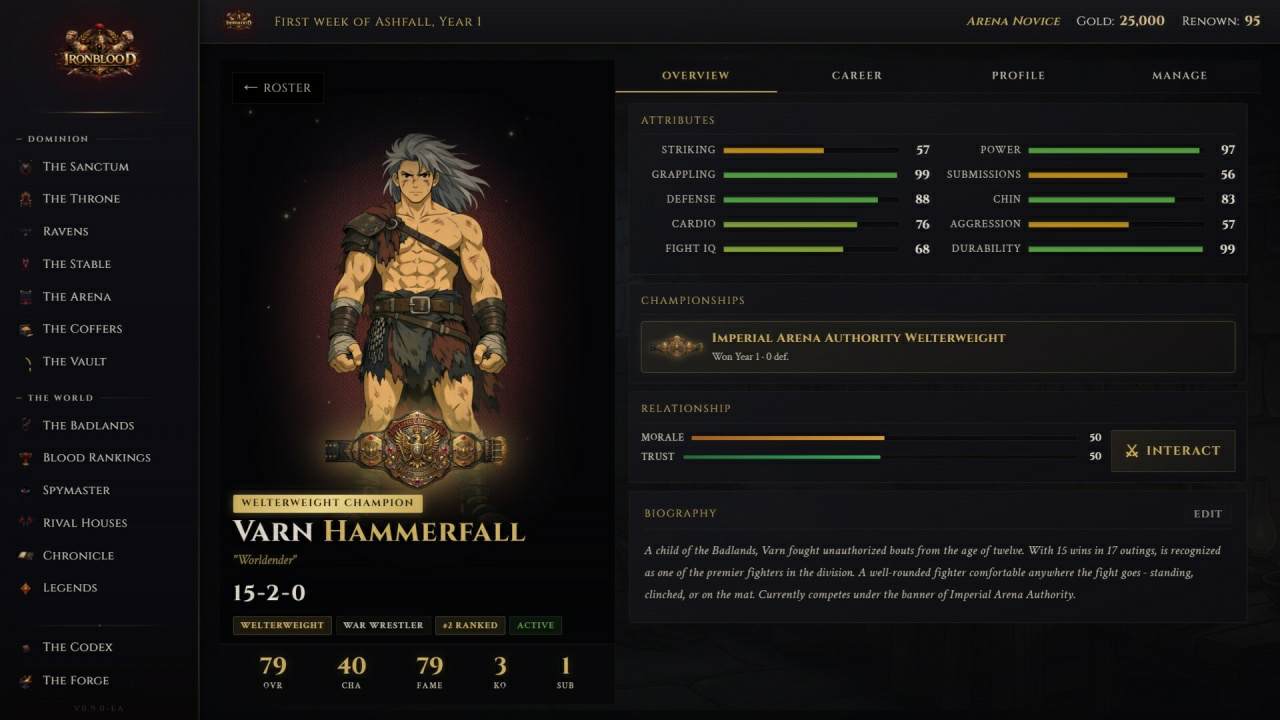The width and height of the screenshot is (1280, 720).
Task: Switch to the Career tab
Action: (857, 75)
